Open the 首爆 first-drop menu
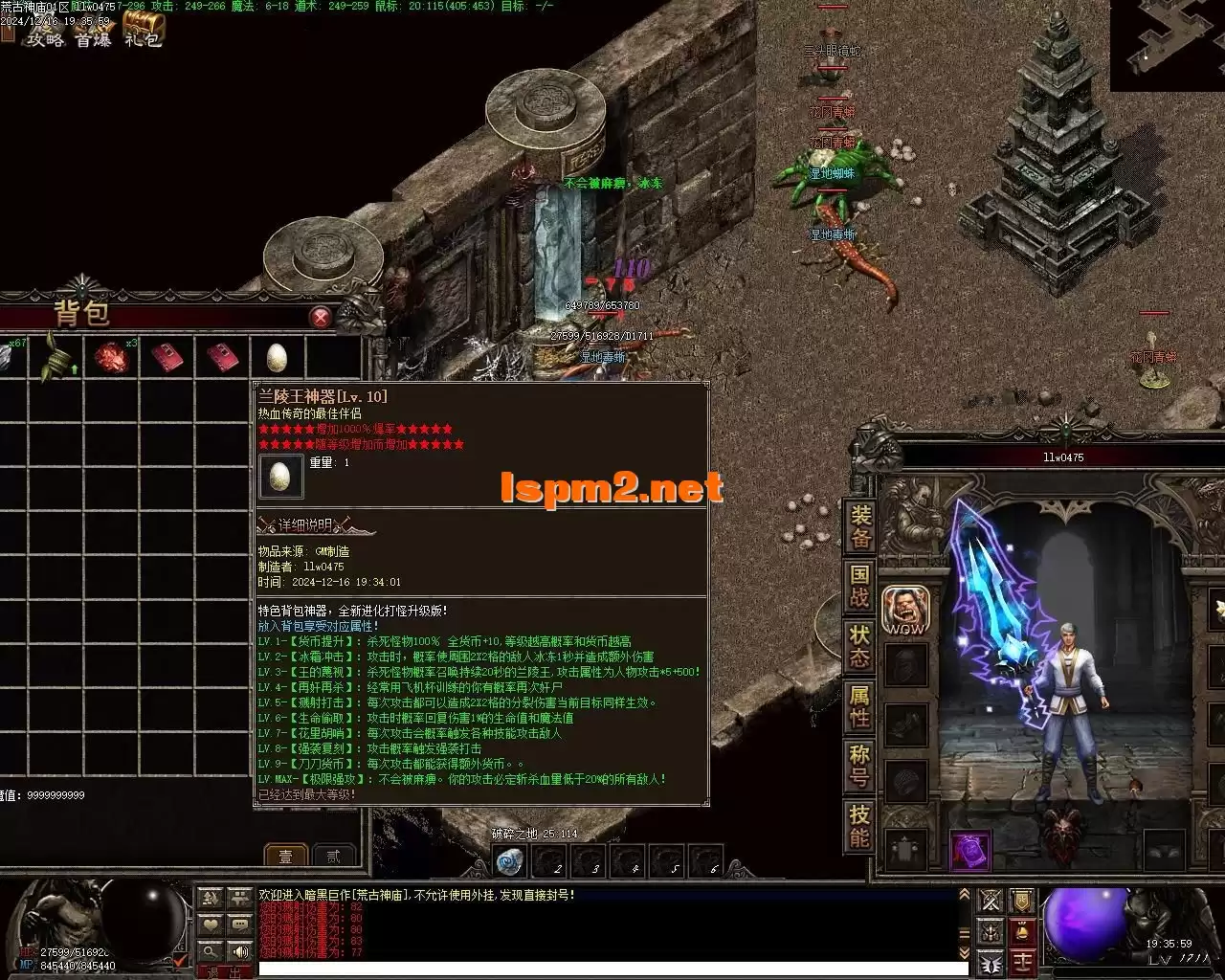1225x980 pixels. point(94,38)
